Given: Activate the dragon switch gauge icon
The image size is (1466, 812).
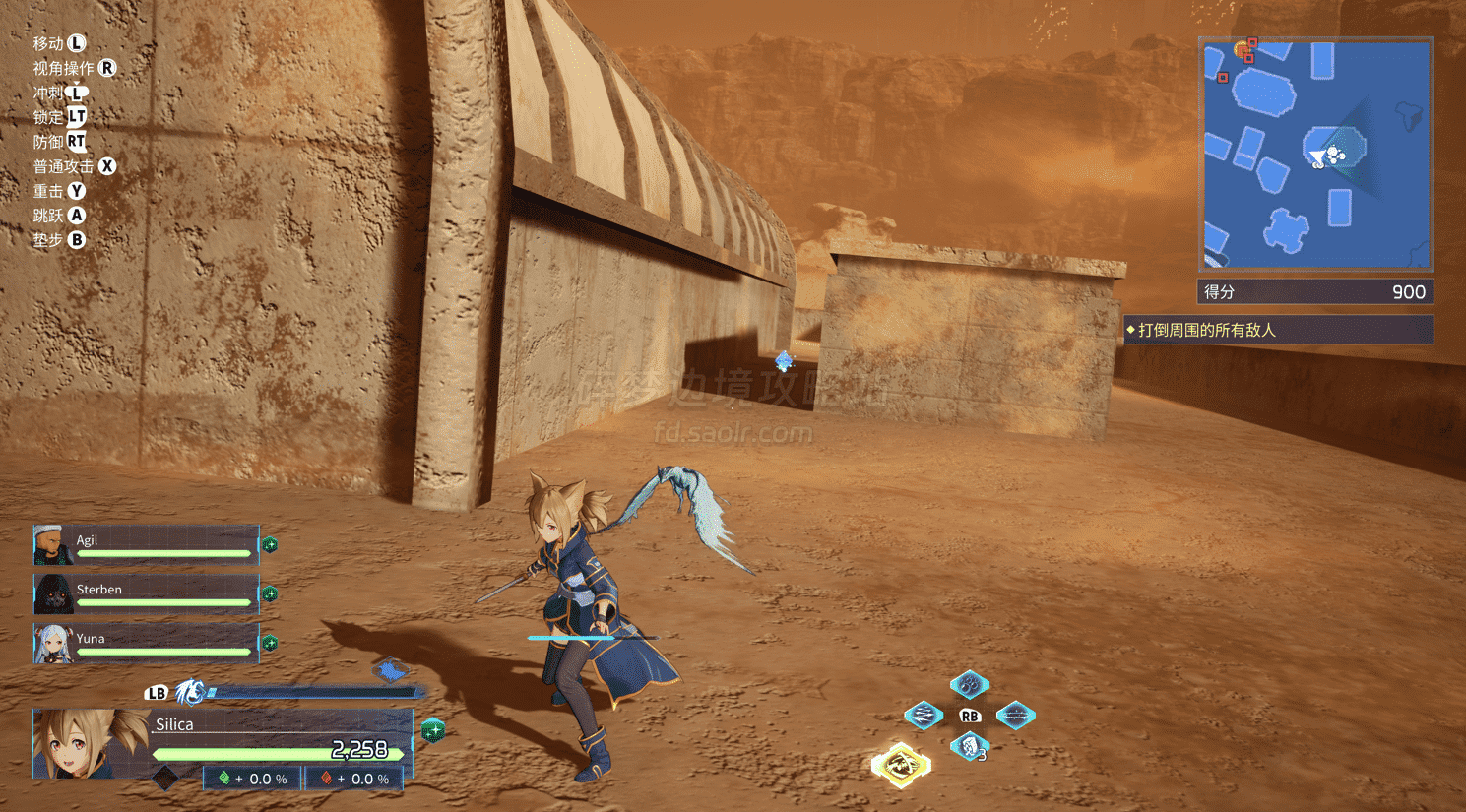Looking at the screenshot, I should click(x=190, y=693).
